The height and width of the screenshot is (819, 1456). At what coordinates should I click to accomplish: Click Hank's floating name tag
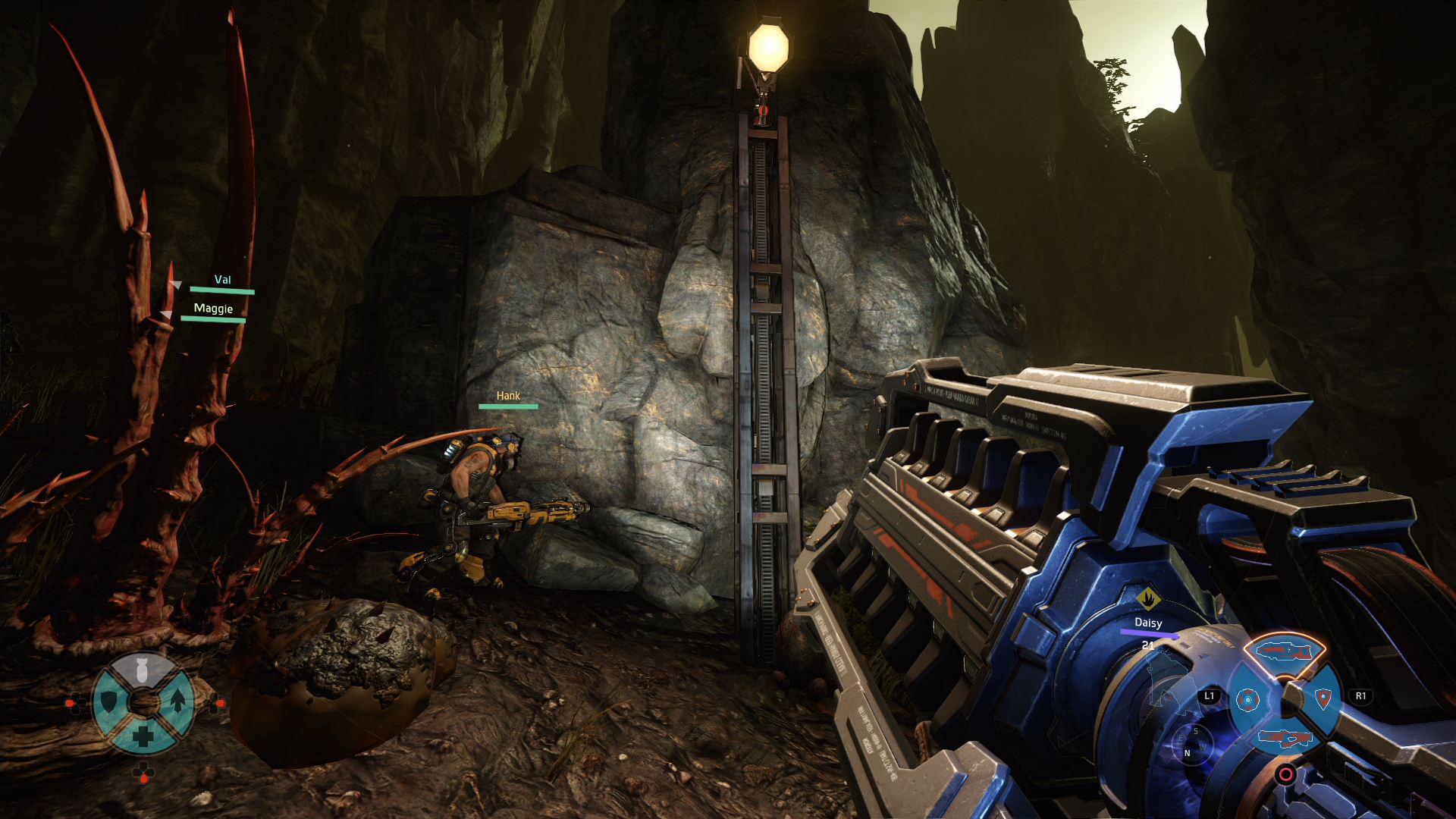[508, 396]
